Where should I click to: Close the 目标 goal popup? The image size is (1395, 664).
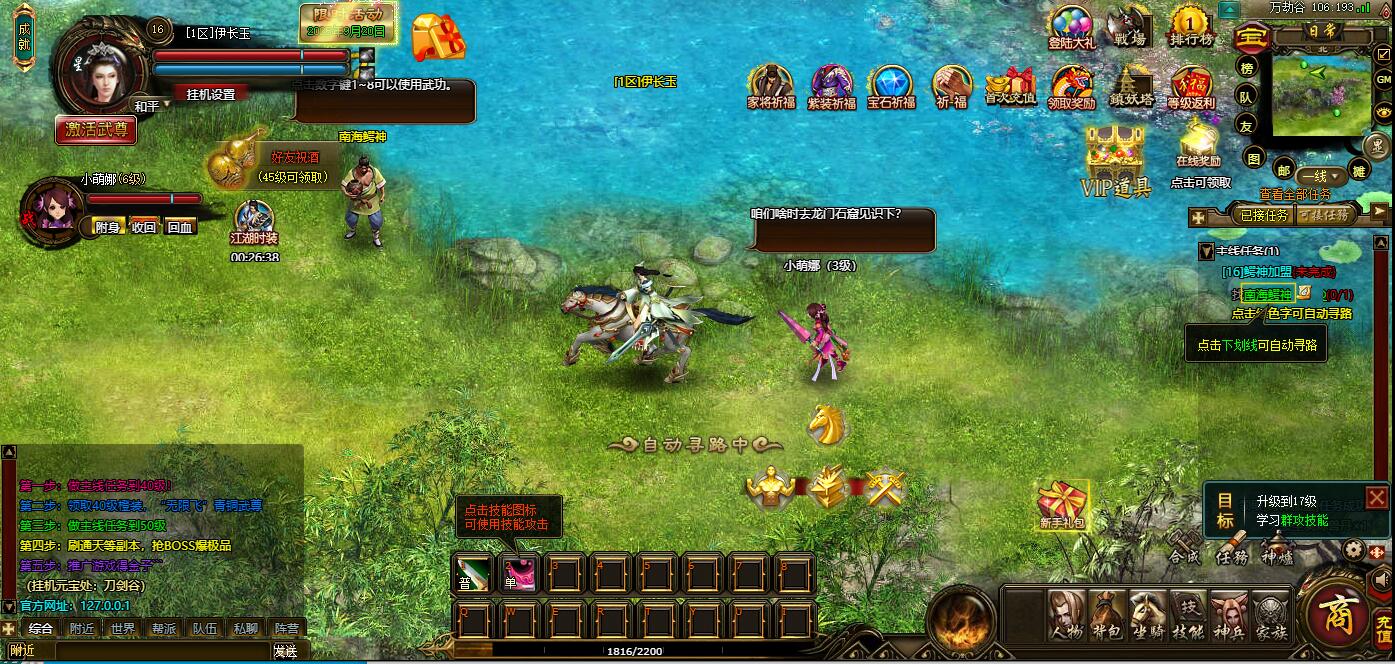pyautogui.click(x=1376, y=498)
